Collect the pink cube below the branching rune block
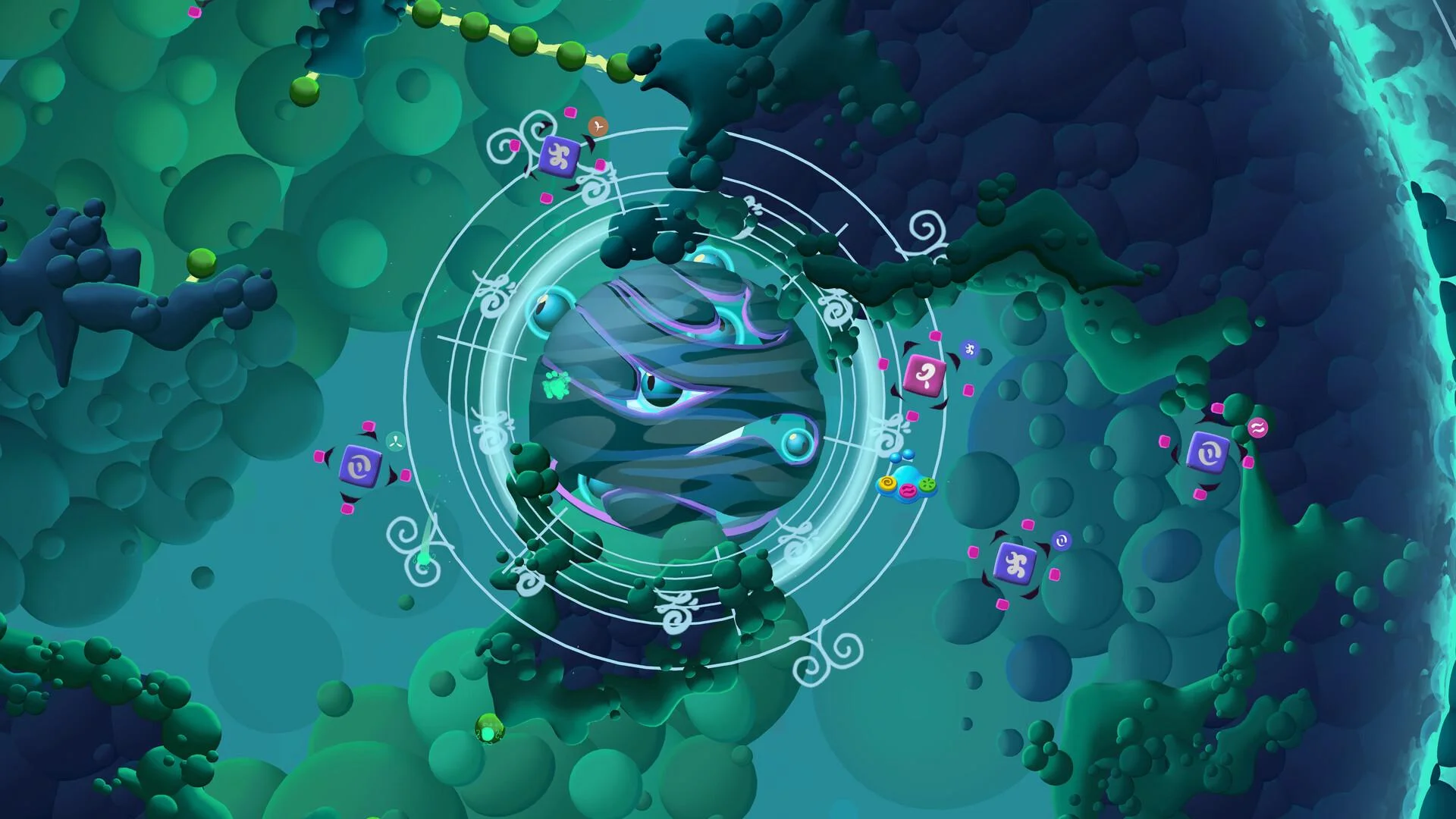 point(1003,605)
